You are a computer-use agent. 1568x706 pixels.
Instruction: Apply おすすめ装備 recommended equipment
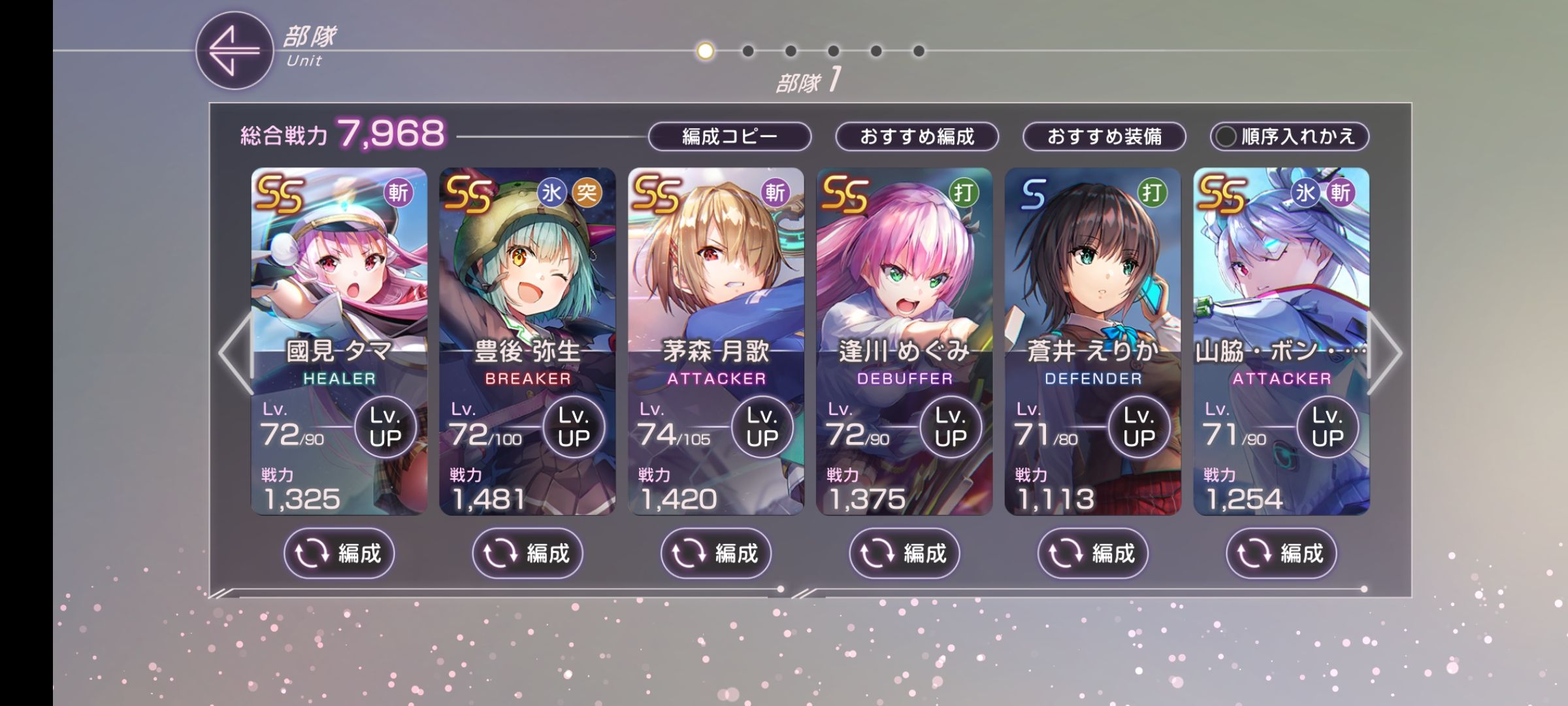(x=1104, y=137)
